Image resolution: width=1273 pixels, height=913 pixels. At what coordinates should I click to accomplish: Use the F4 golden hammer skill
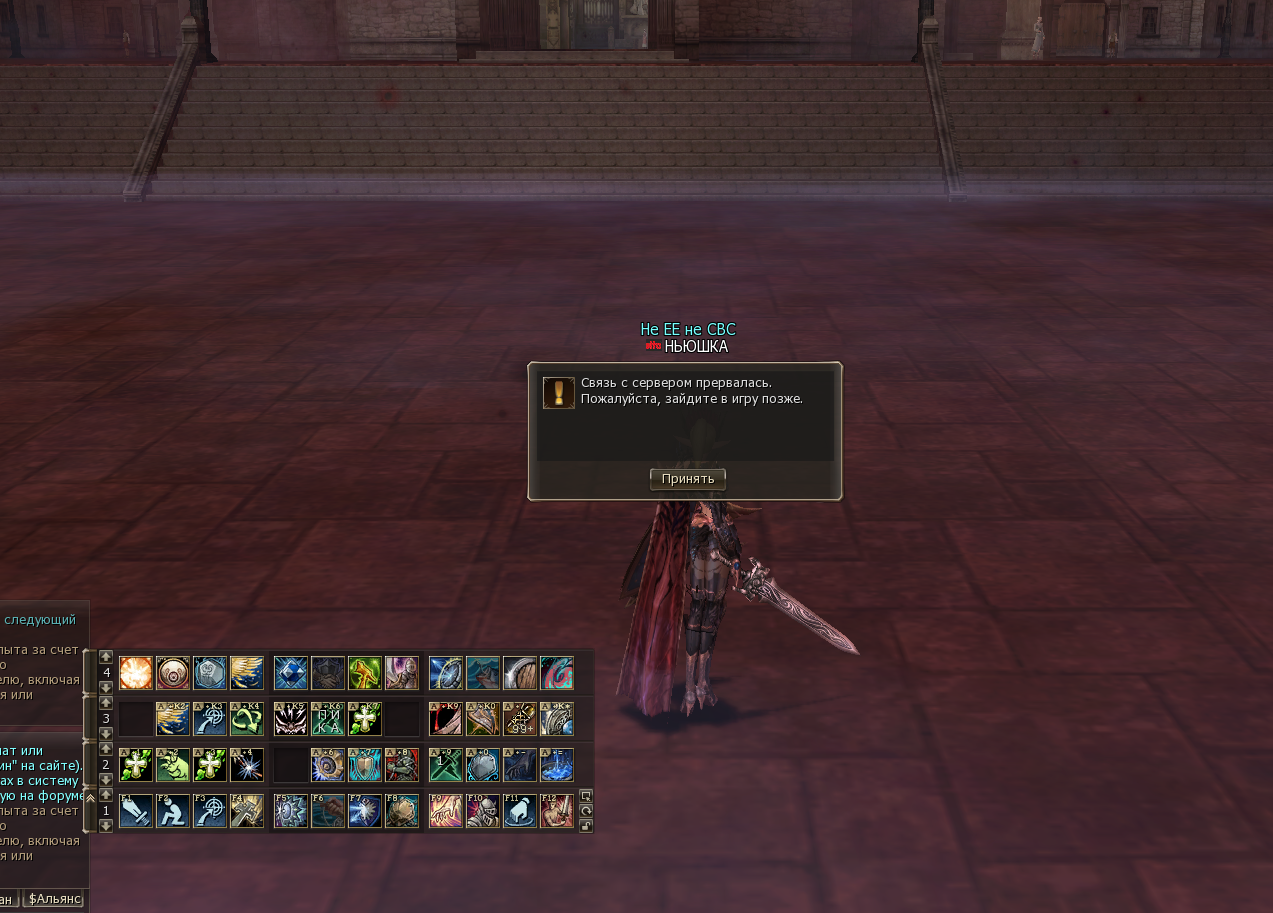tap(246, 811)
